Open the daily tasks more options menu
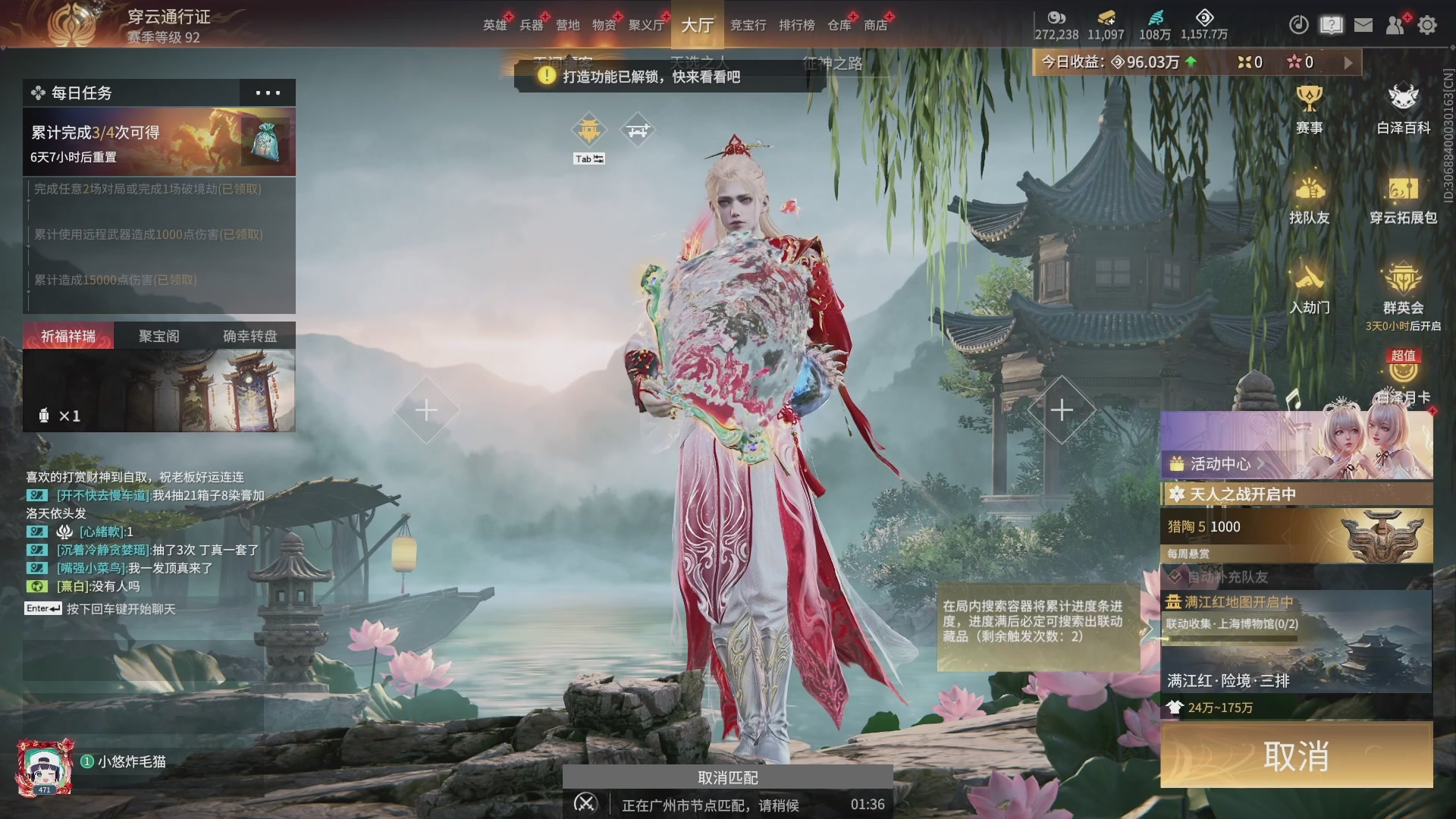The height and width of the screenshot is (819, 1456). tap(267, 93)
